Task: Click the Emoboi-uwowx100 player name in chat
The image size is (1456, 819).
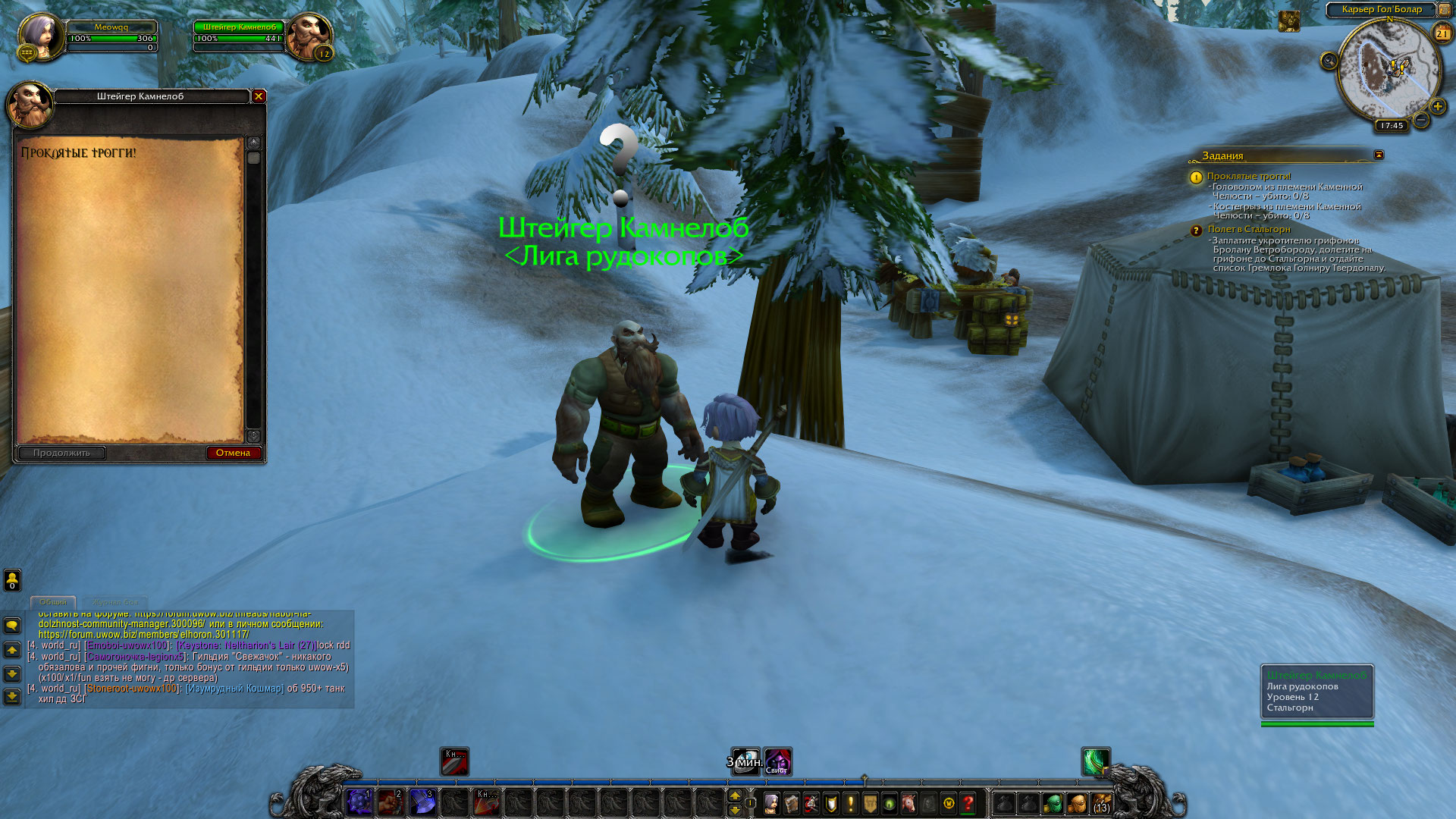Action: coord(127,645)
